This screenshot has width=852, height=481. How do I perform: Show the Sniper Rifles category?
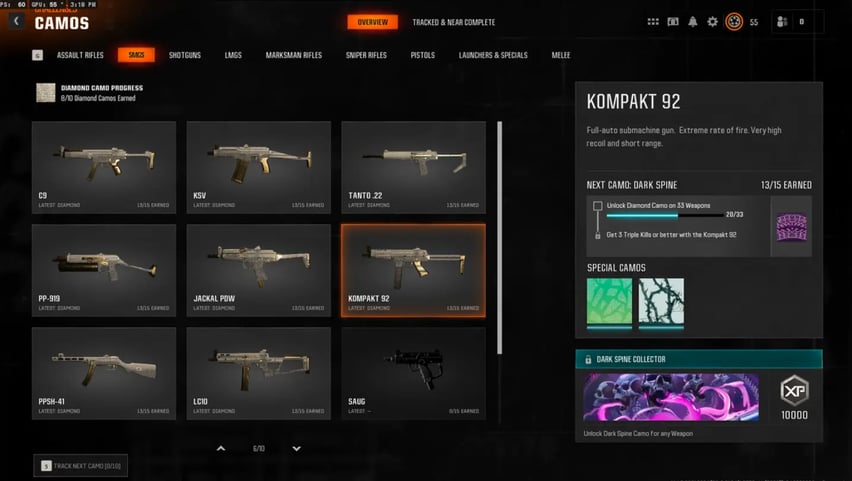(366, 55)
